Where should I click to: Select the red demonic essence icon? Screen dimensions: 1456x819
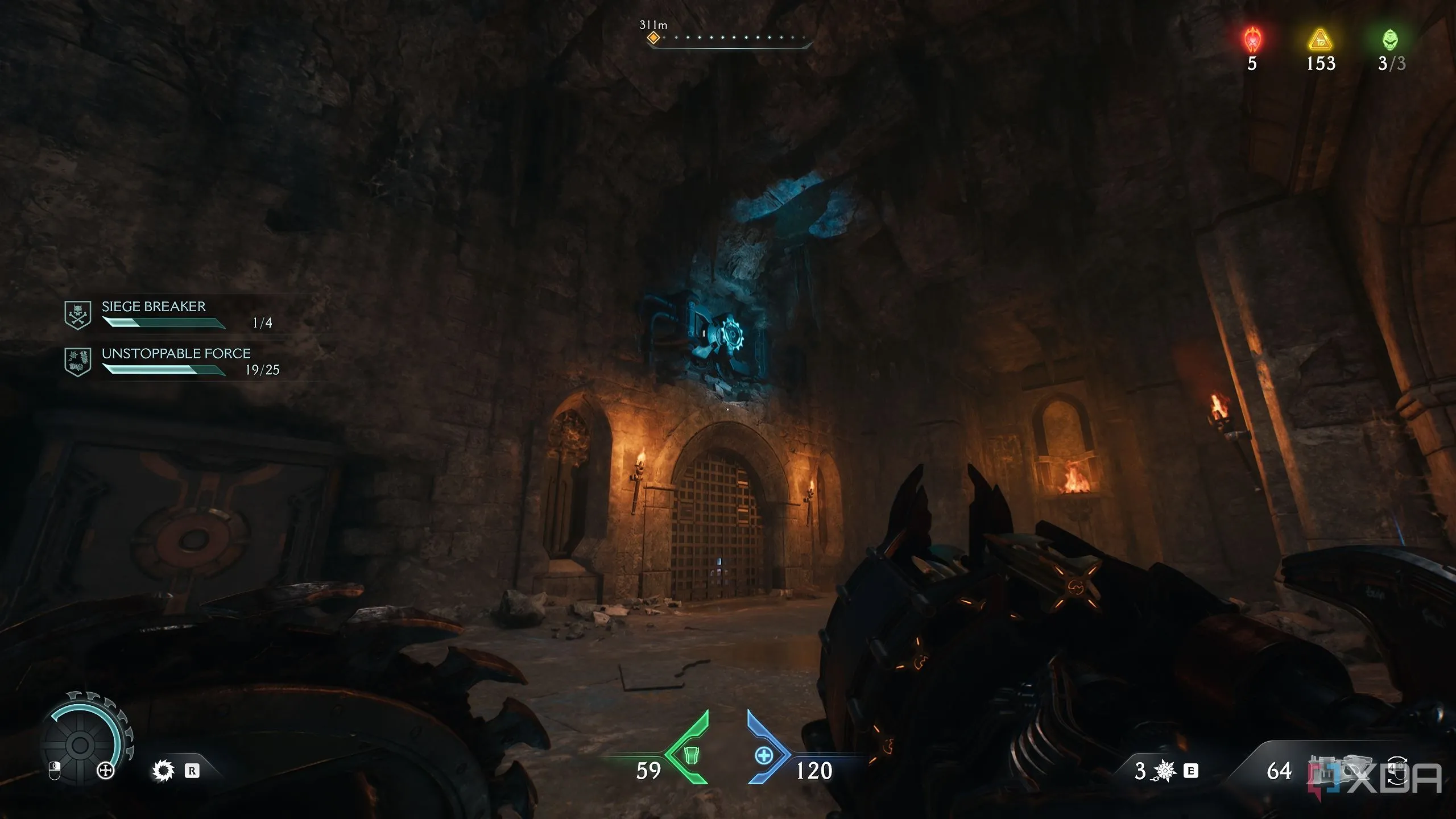(x=1252, y=40)
